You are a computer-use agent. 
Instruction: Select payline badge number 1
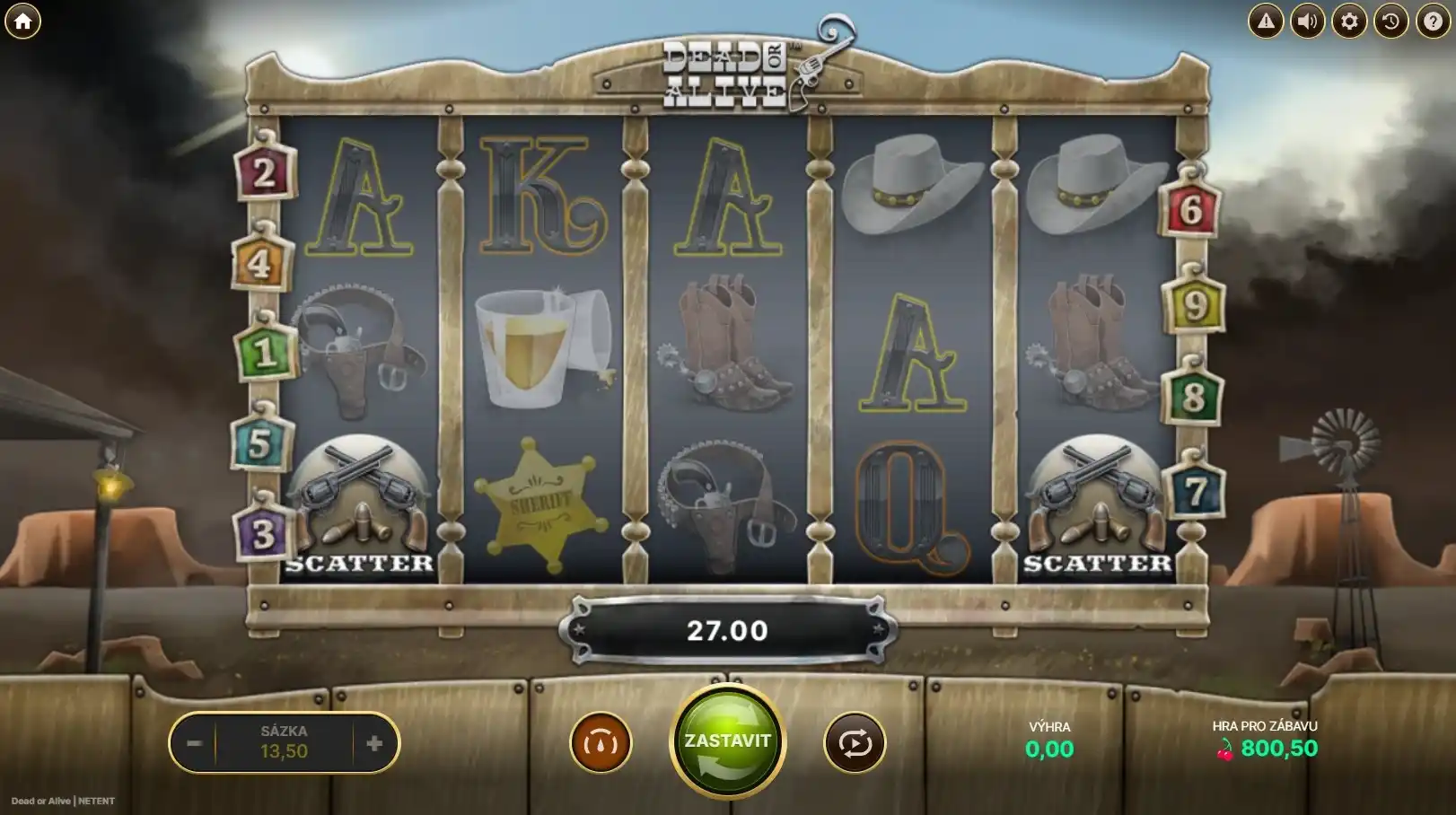click(264, 352)
